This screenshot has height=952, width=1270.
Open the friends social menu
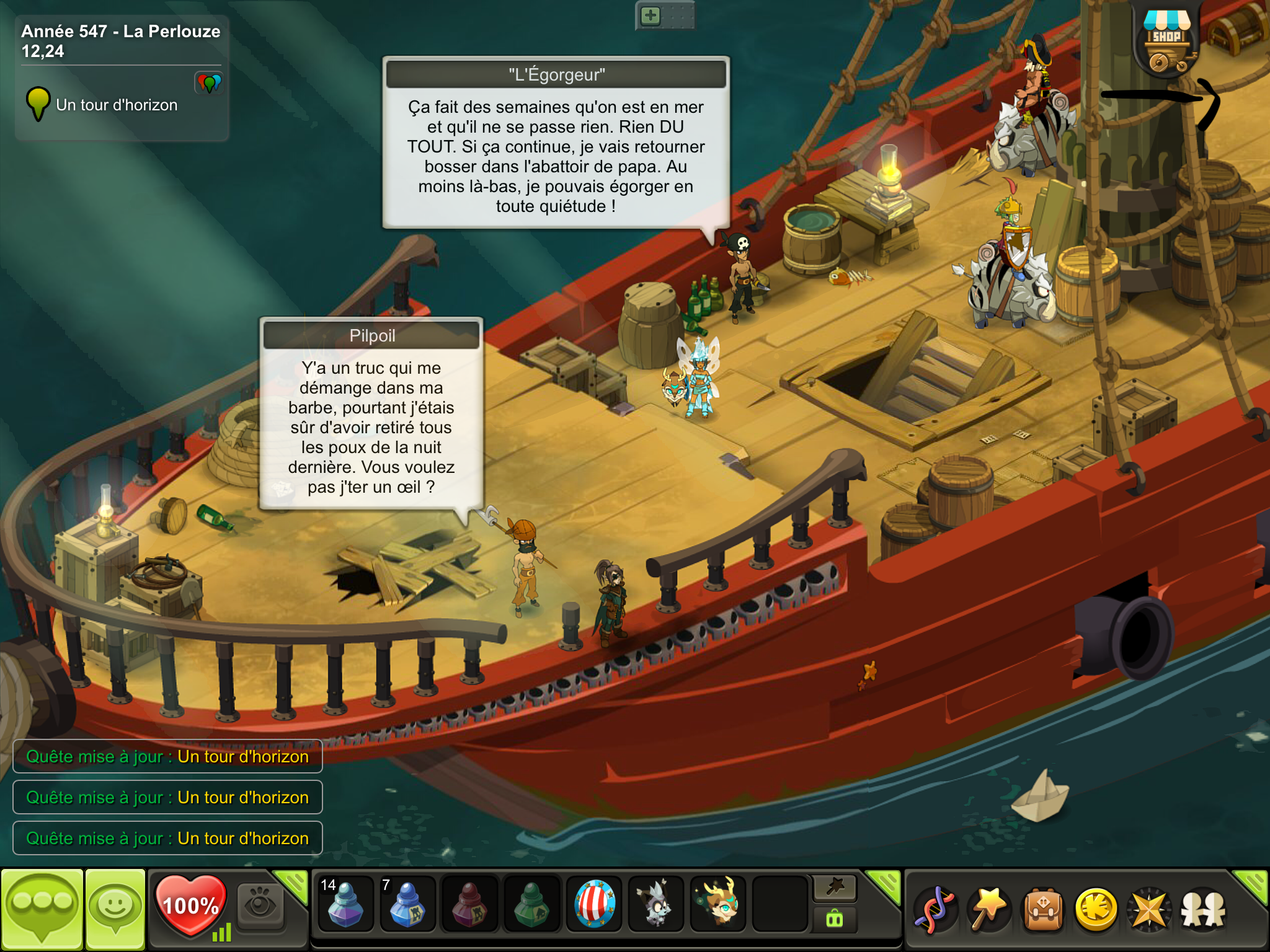tap(1203, 909)
